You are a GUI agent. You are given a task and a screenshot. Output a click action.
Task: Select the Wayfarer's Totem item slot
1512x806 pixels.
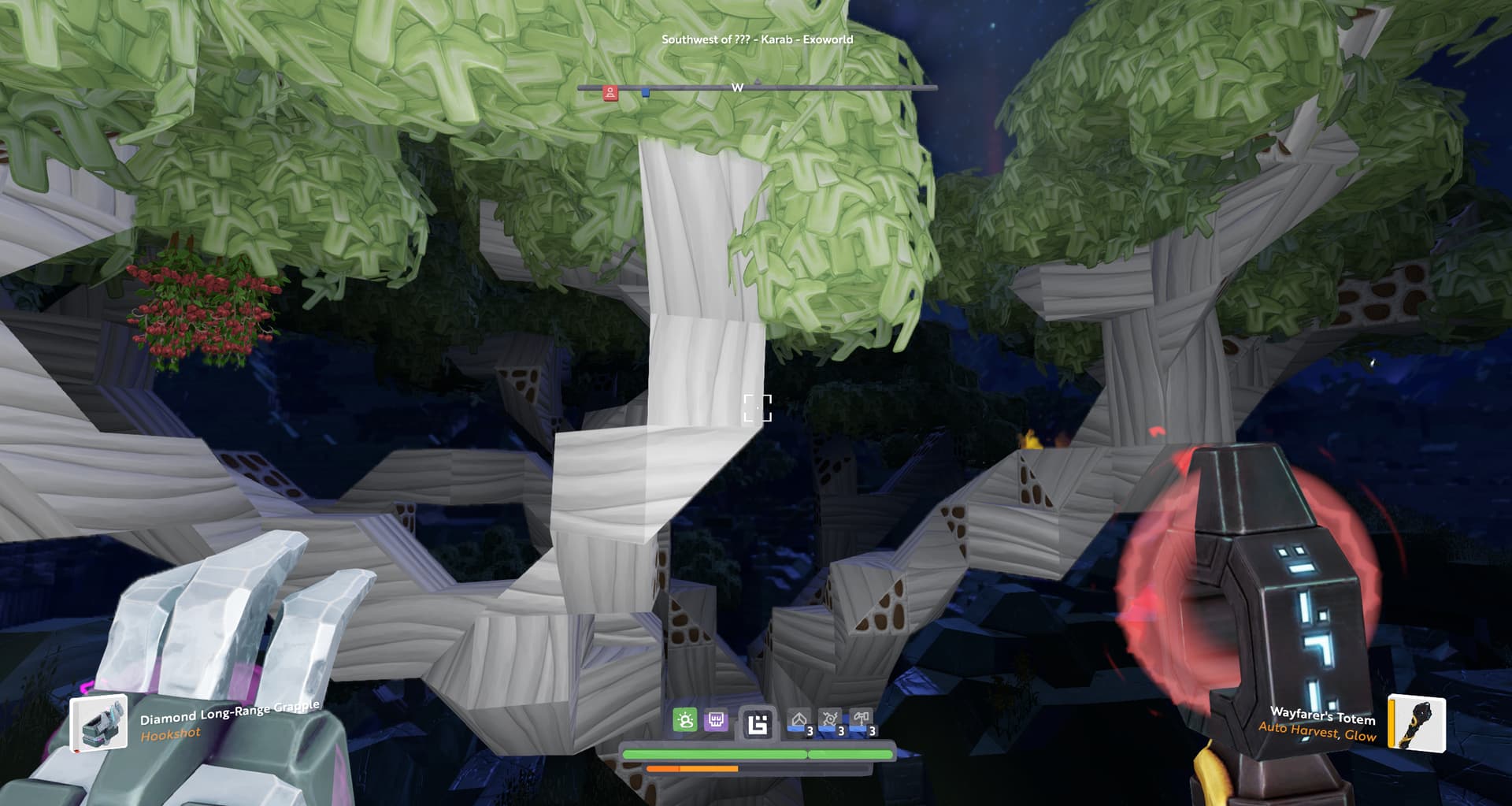1416,723
